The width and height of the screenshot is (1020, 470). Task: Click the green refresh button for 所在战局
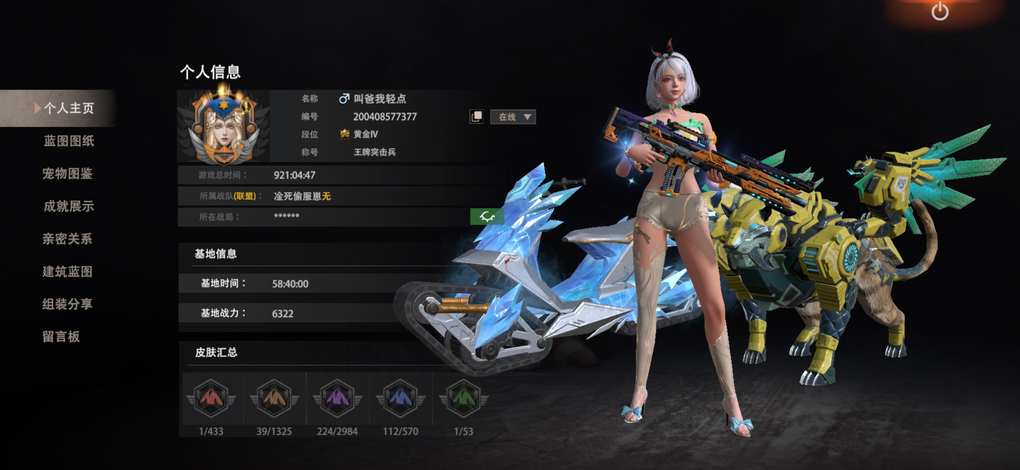click(486, 216)
